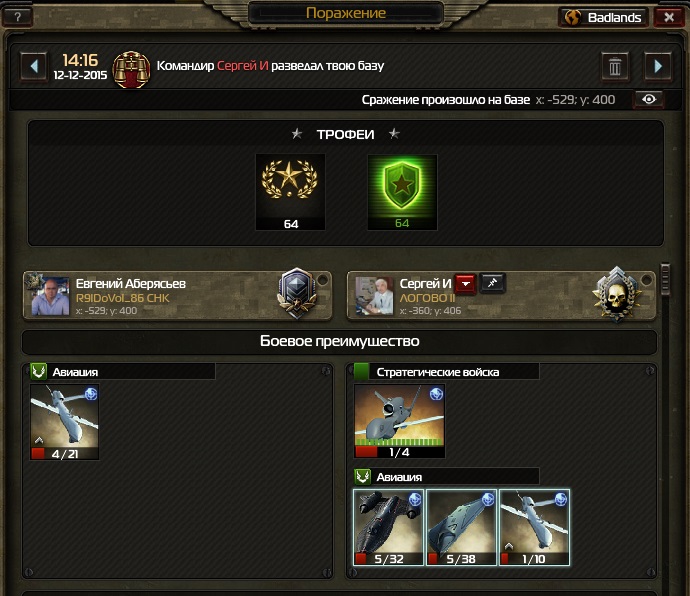690x596 pixels.
Task: Open the help question mark button
Action: click(x=16, y=17)
